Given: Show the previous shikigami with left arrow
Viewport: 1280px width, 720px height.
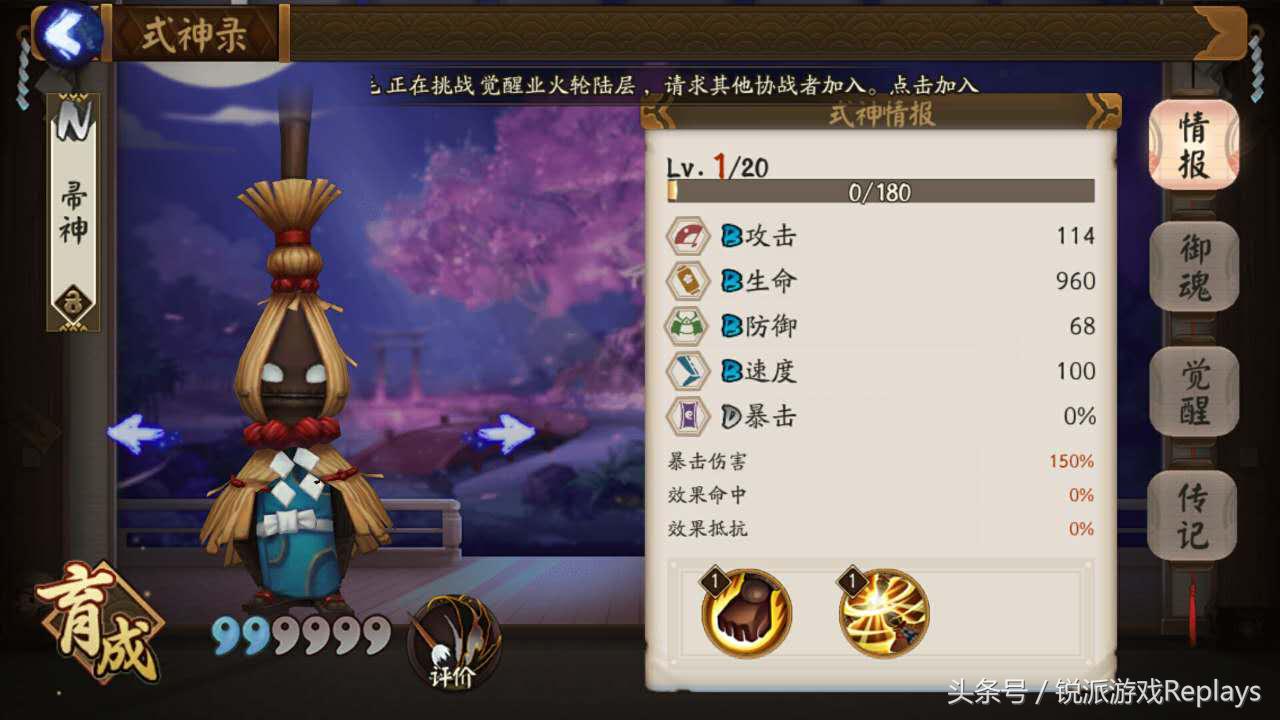Looking at the screenshot, I should click(138, 434).
